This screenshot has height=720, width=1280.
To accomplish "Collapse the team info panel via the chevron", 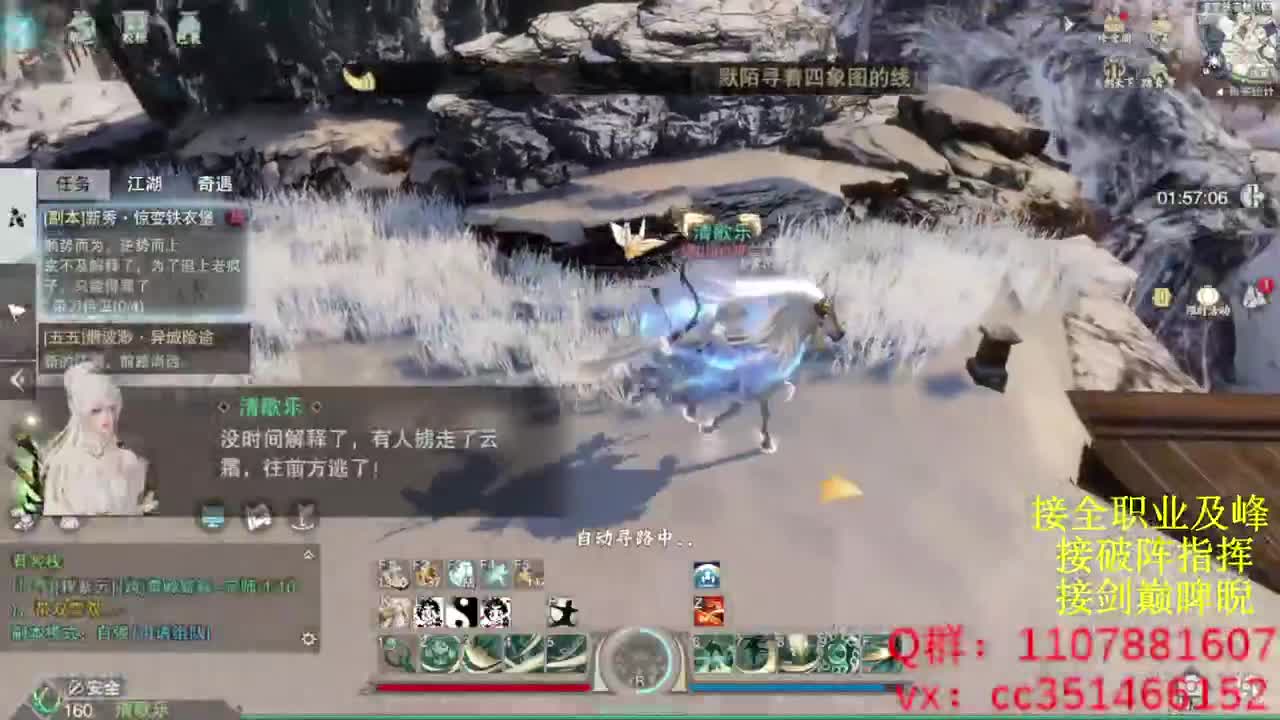I will pos(309,553).
